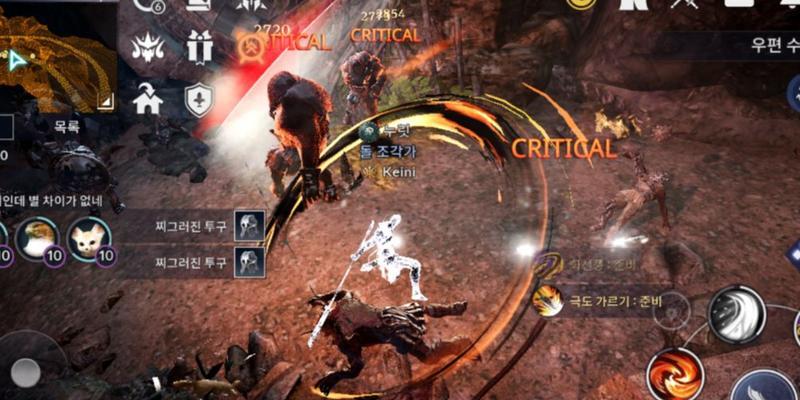The height and width of the screenshot is (400, 800).
Task: Activate the fiery swirl skill
Action: [x=675, y=375]
